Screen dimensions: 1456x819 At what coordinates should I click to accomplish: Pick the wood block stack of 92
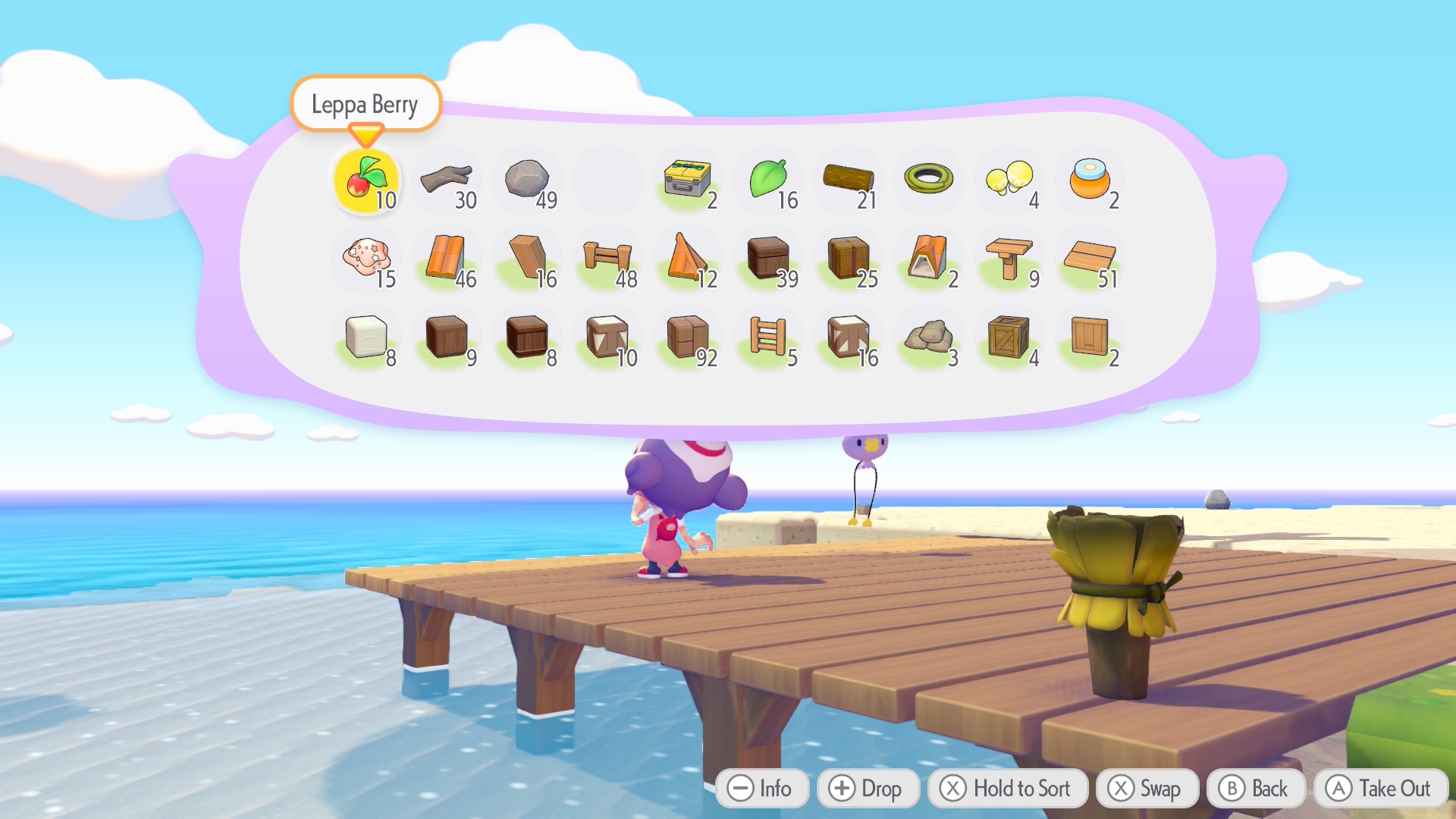pos(688,337)
